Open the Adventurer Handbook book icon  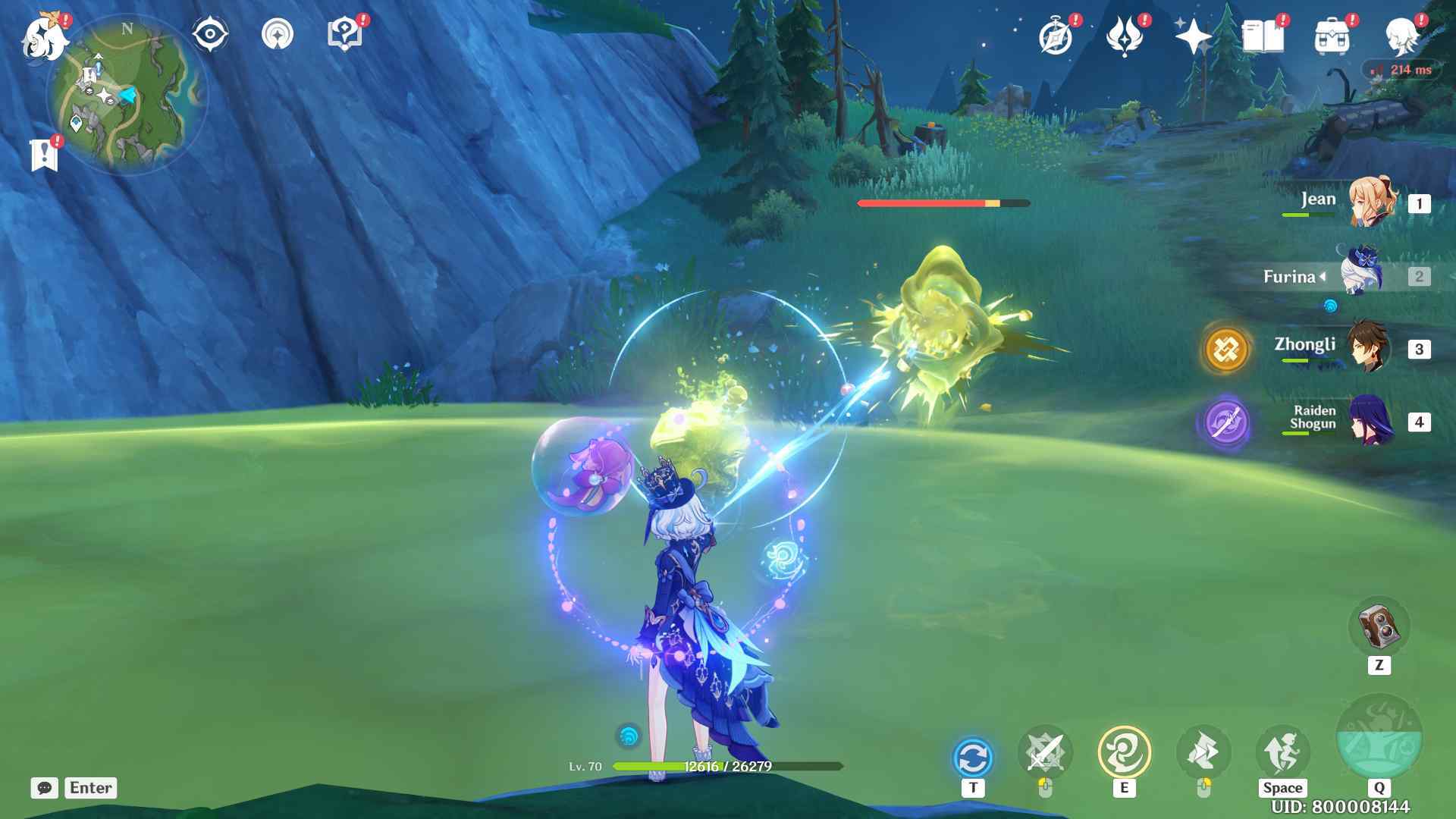pos(1263,36)
